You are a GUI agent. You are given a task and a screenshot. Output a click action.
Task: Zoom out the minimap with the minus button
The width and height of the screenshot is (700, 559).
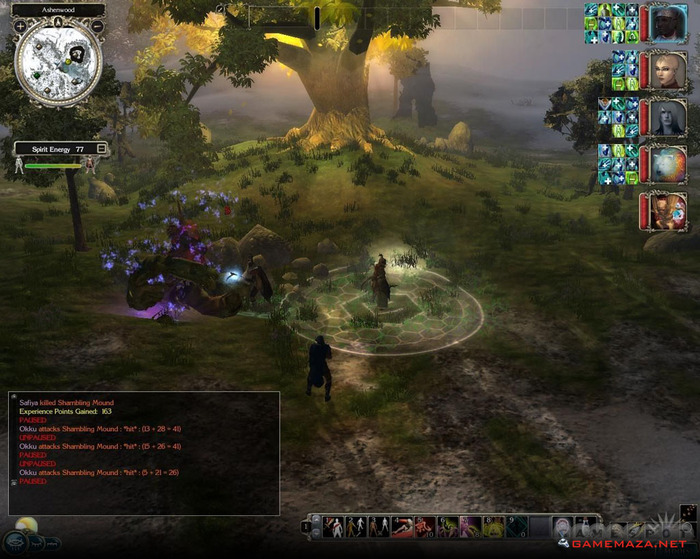(98, 26)
